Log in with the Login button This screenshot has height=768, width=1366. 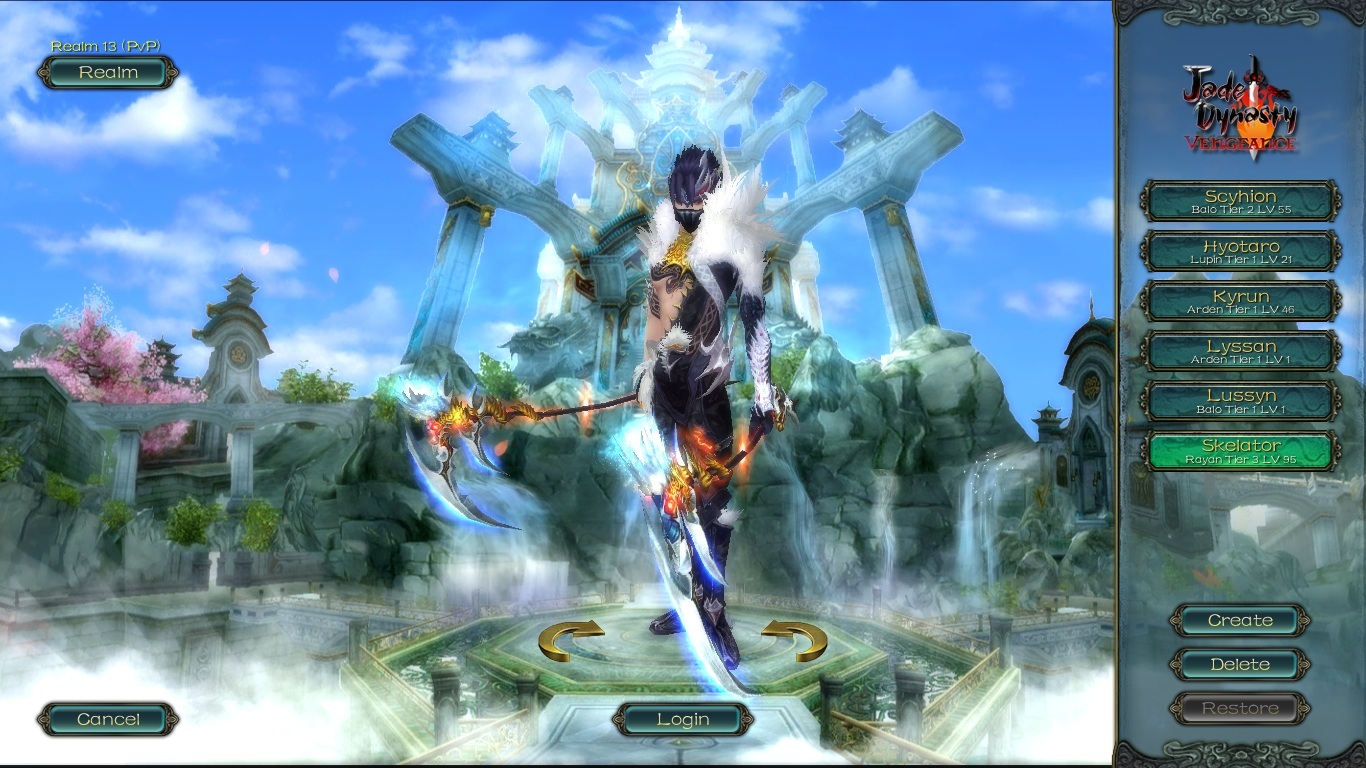(683, 719)
